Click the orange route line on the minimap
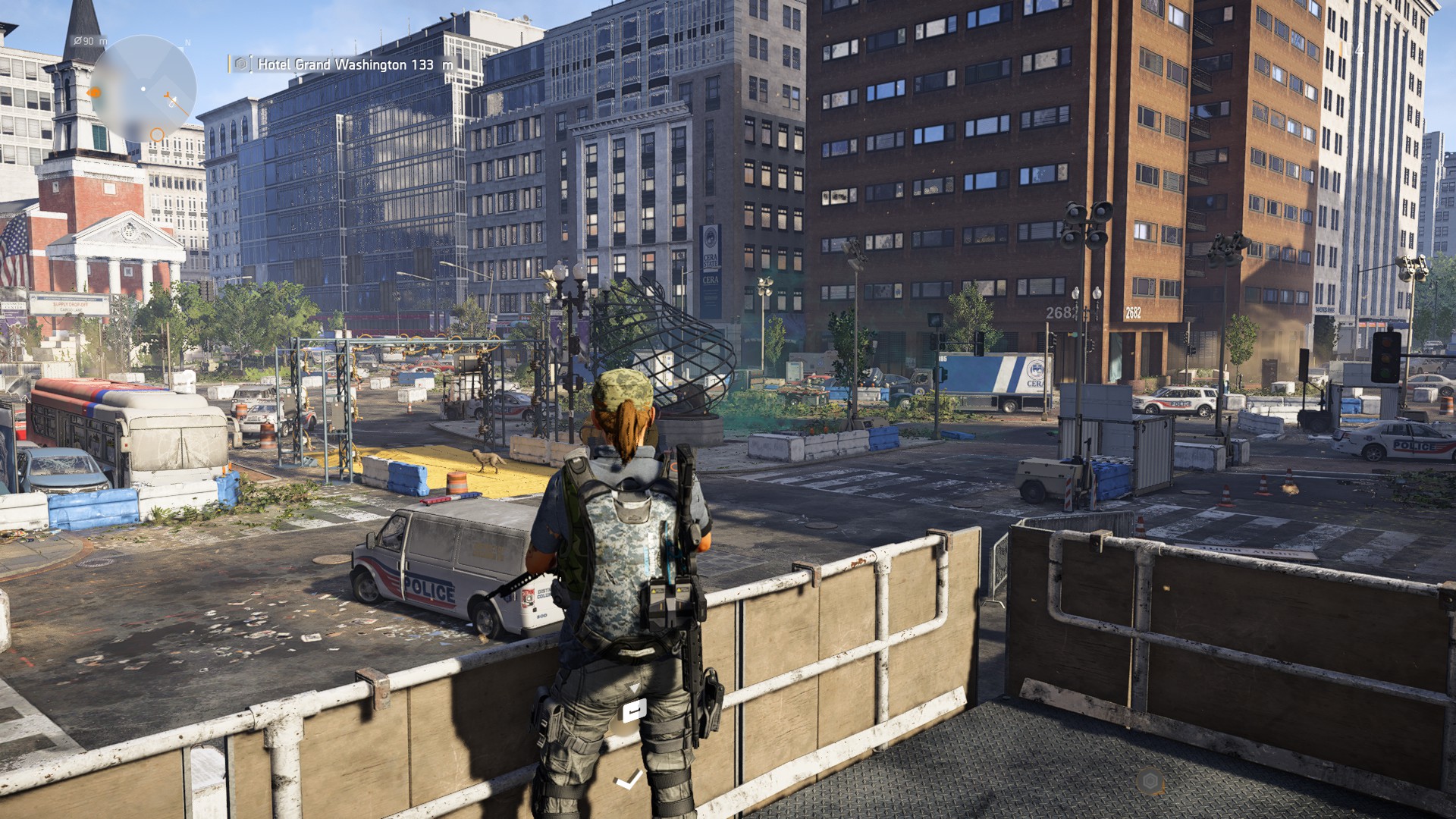The image size is (1456, 819). 179,108
